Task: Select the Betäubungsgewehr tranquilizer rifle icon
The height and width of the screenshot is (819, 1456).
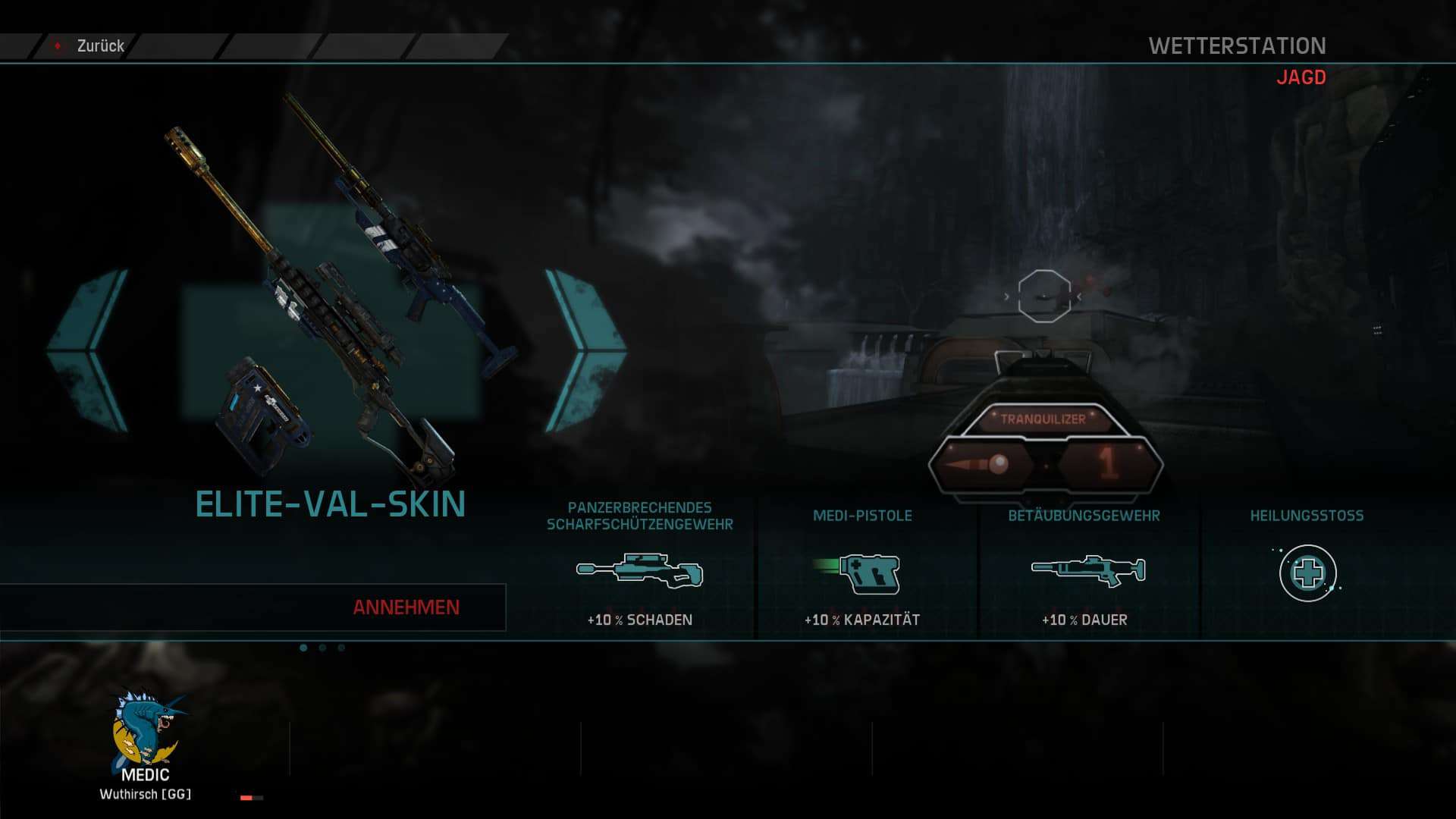Action: click(x=1088, y=570)
